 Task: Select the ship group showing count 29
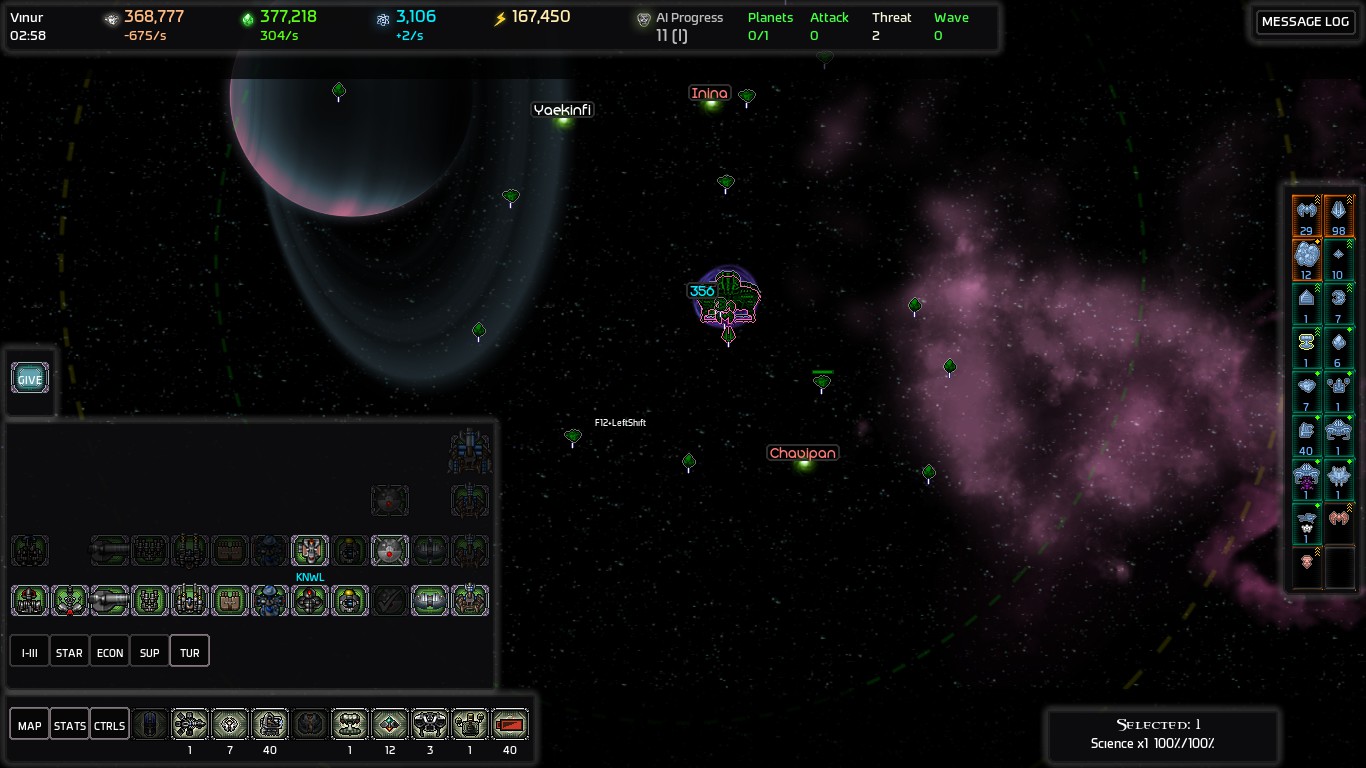(x=1306, y=215)
